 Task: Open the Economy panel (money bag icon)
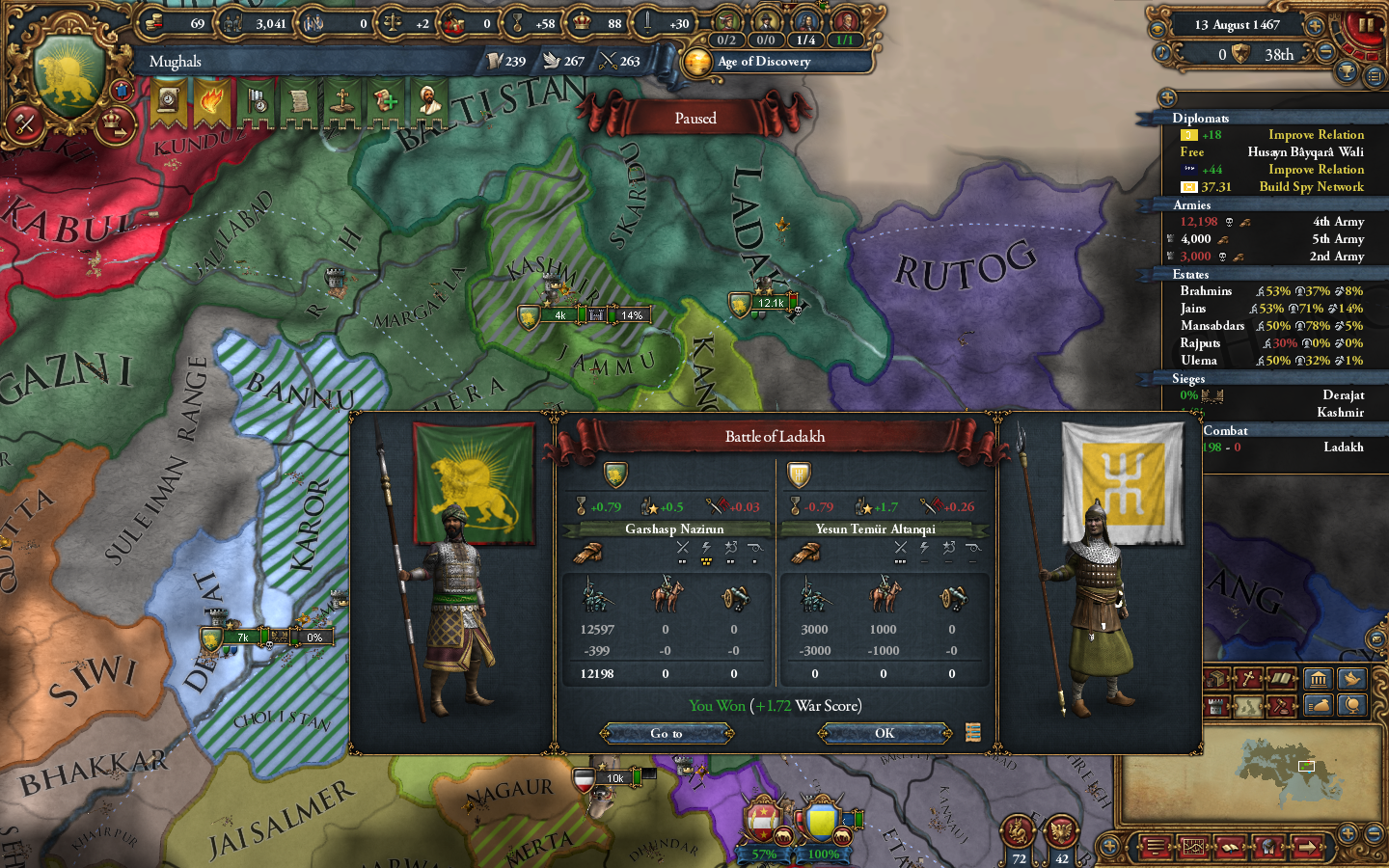[x=1319, y=705]
